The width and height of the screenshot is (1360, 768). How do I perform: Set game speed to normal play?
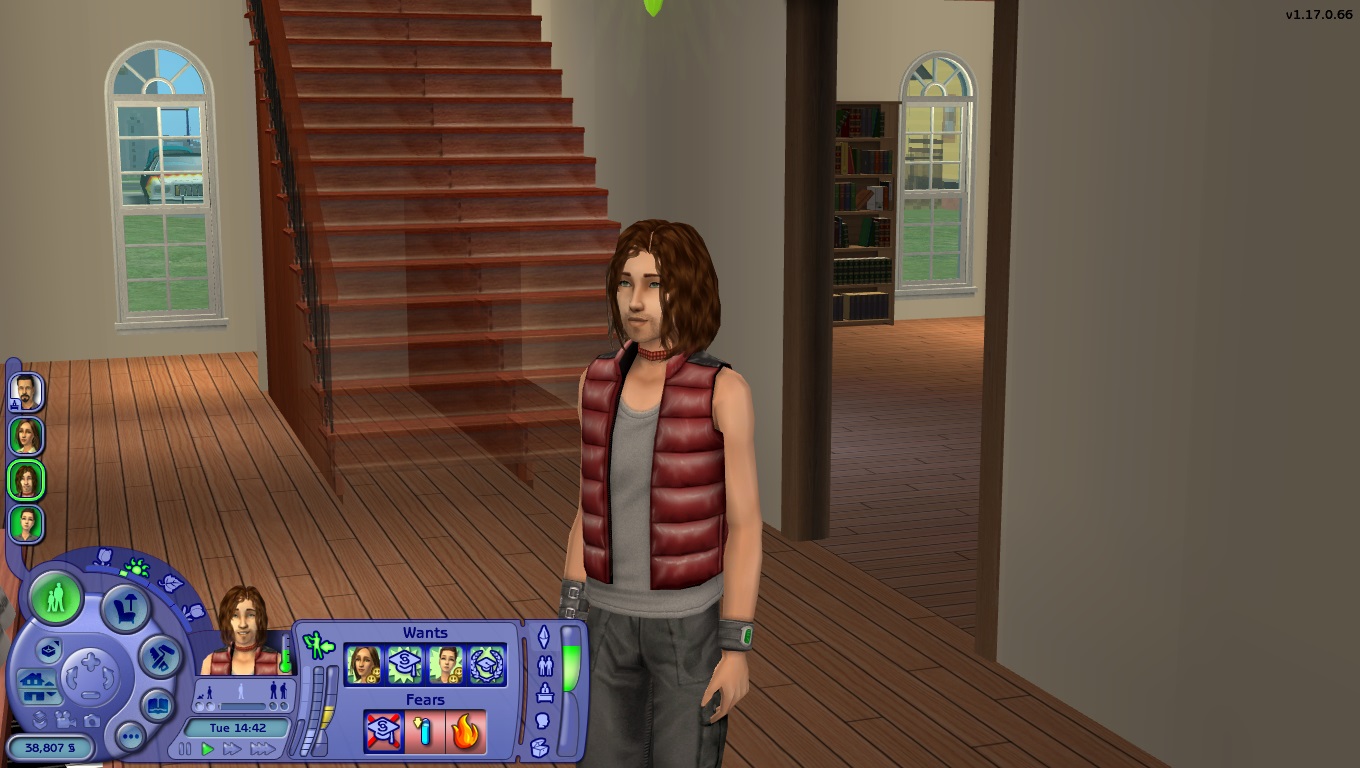208,749
